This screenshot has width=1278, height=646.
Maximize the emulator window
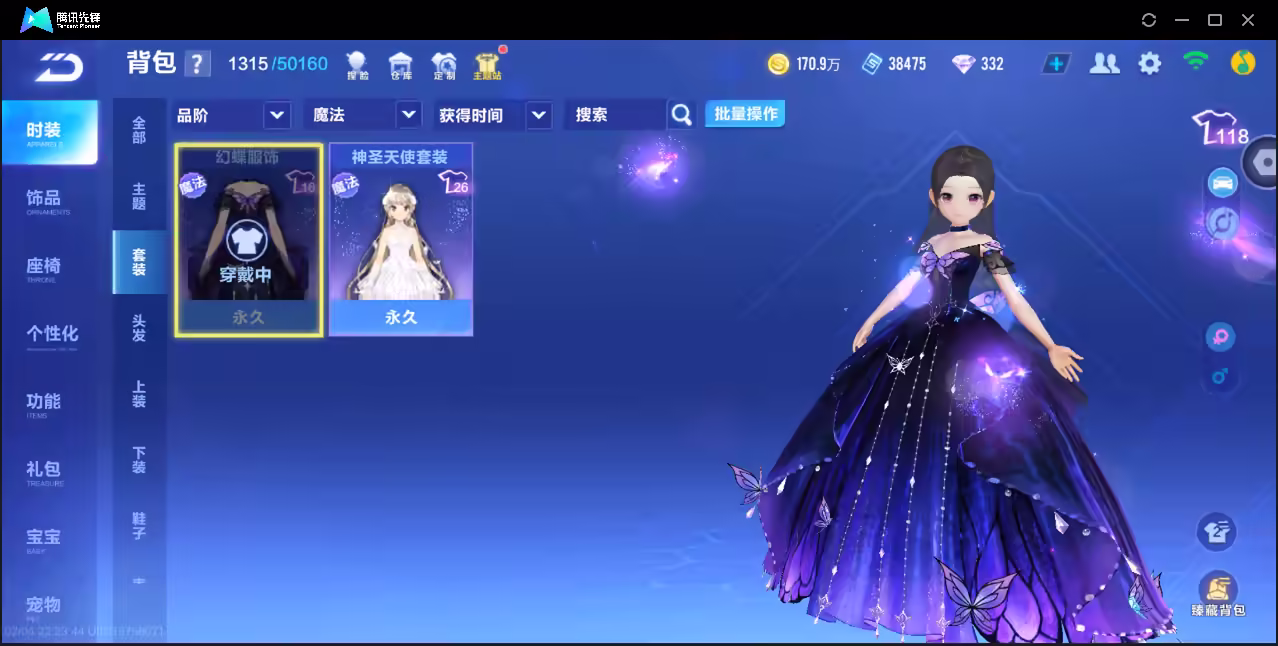tap(1215, 20)
